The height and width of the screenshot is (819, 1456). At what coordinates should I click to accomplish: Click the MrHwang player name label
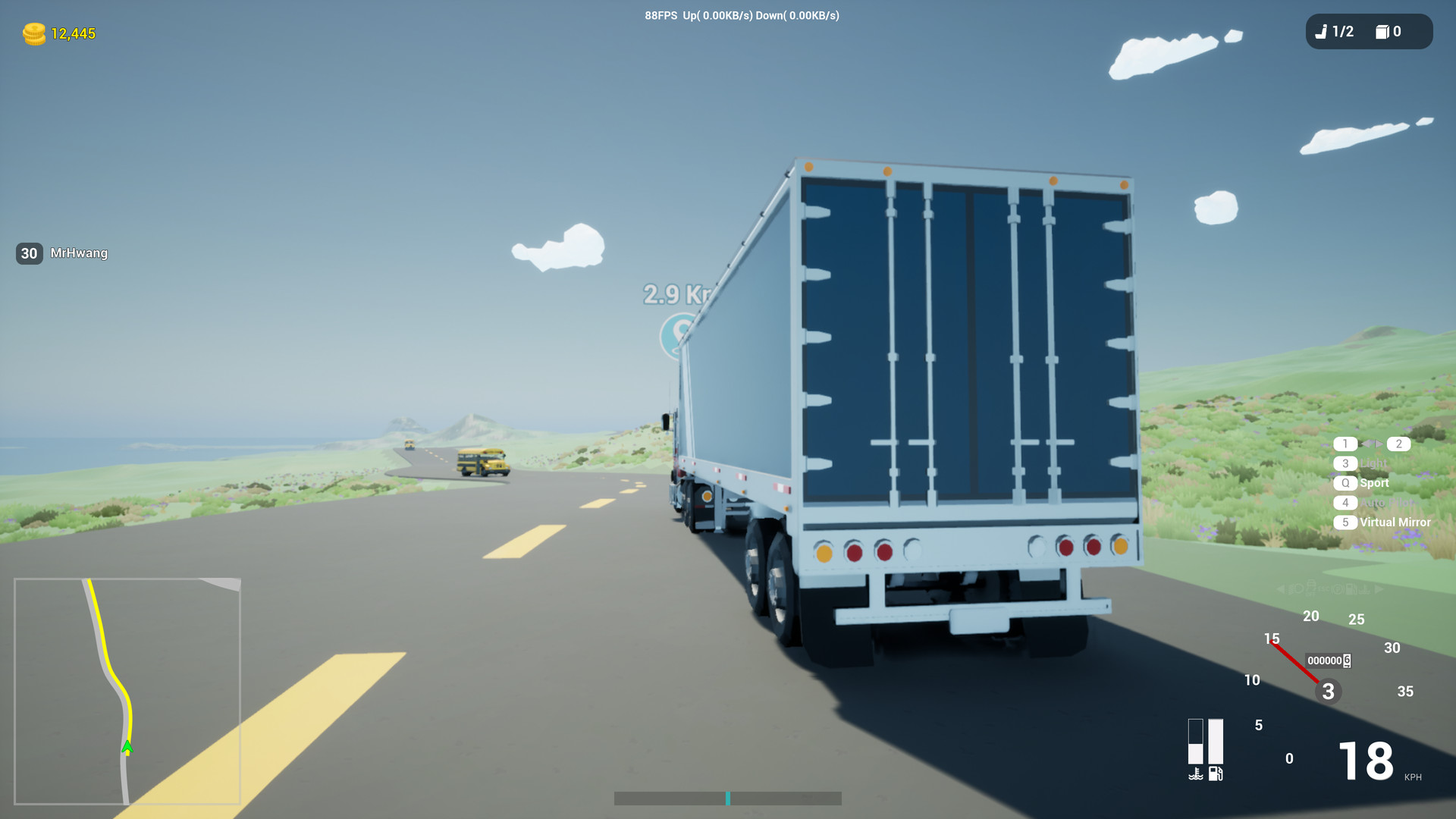click(79, 253)
